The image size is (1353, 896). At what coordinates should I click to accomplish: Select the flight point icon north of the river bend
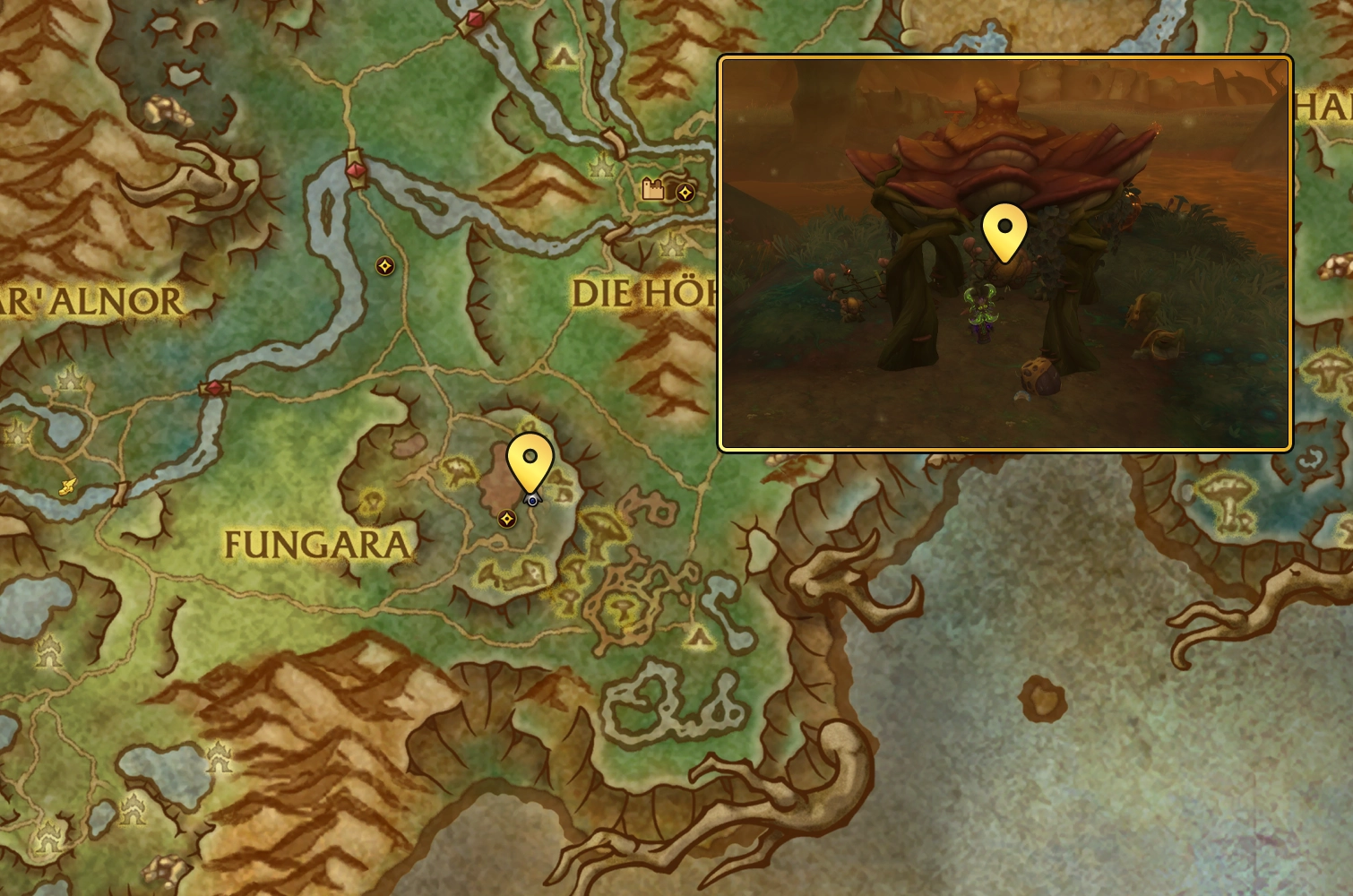point(384,266)
